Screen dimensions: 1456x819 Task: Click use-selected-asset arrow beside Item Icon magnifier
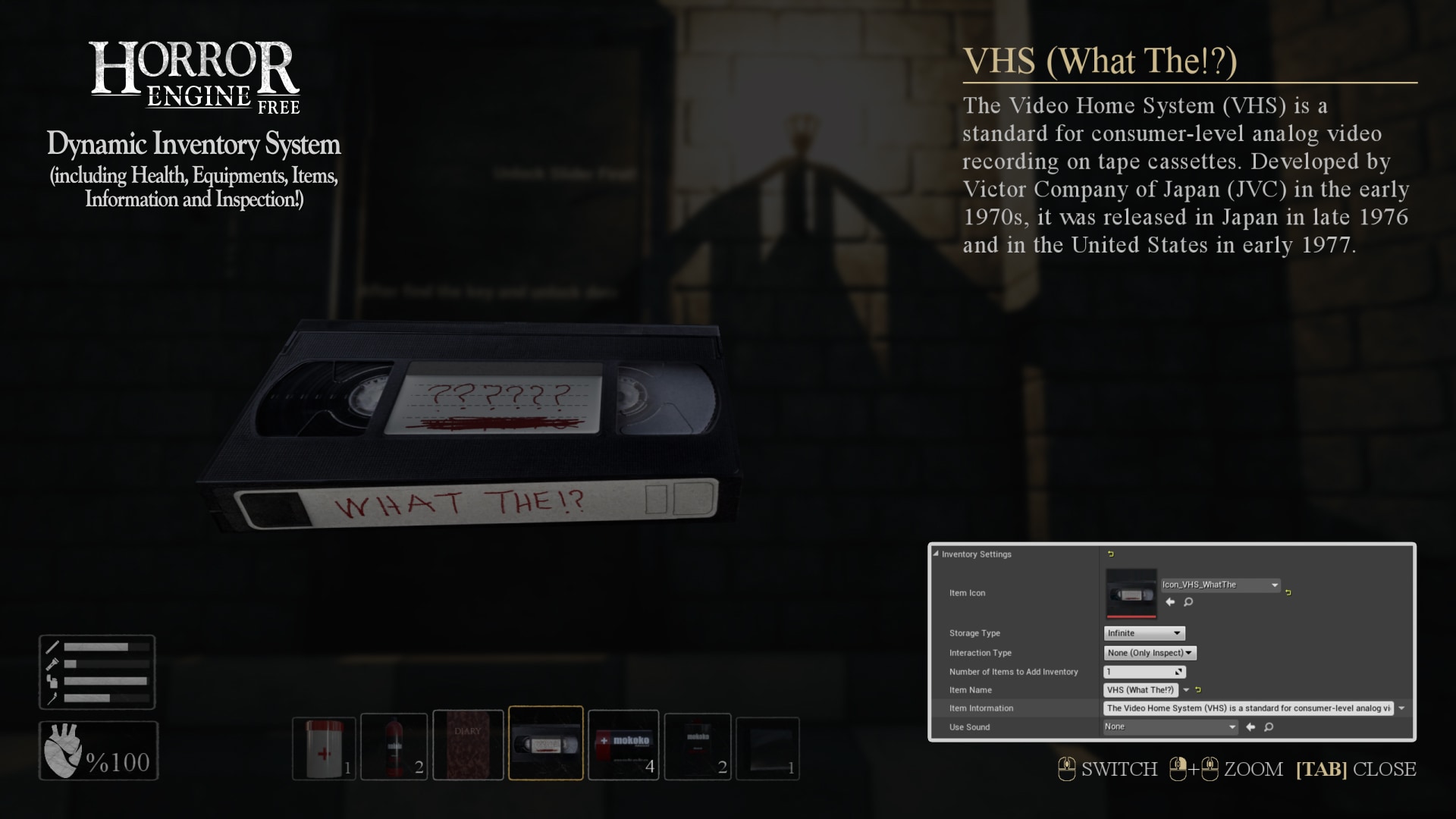[x=1169, y=602]
